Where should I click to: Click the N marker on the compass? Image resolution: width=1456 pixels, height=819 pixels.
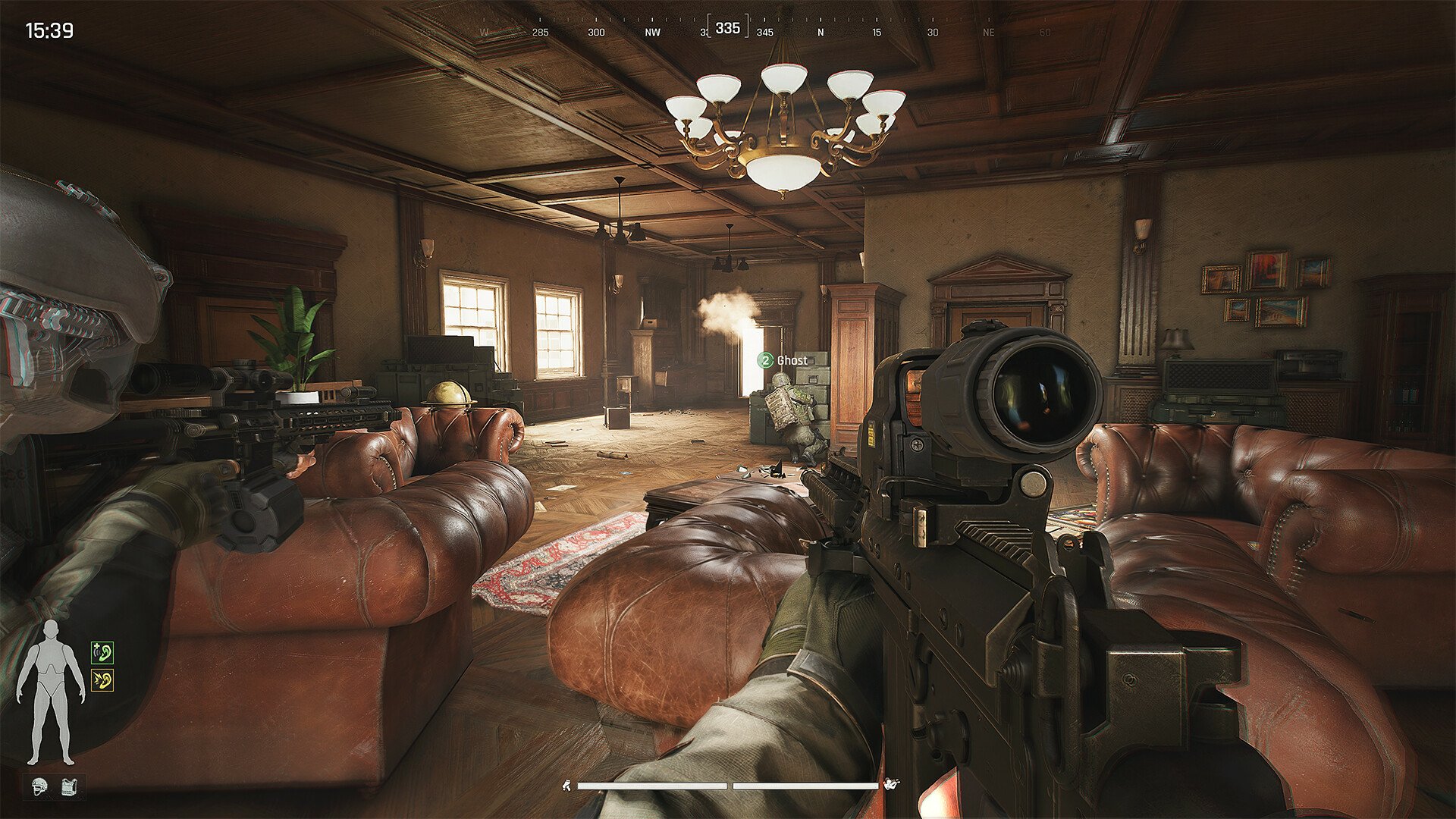(821, 33)
